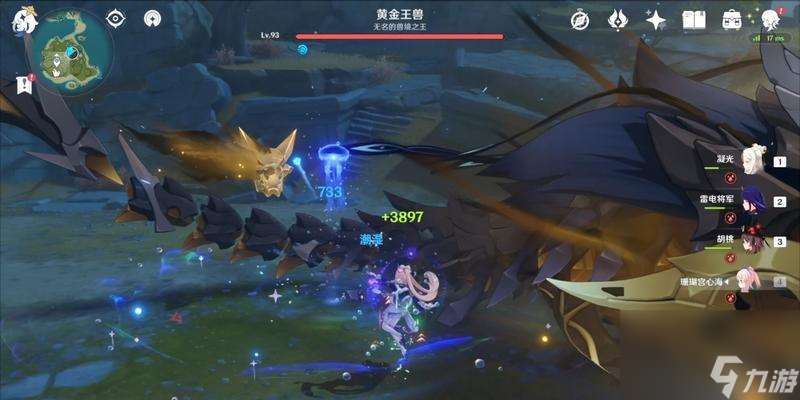Open the backpack inventory
This screenshot has width=800, height=400.
pyautogui.click(x=732, y=19)
